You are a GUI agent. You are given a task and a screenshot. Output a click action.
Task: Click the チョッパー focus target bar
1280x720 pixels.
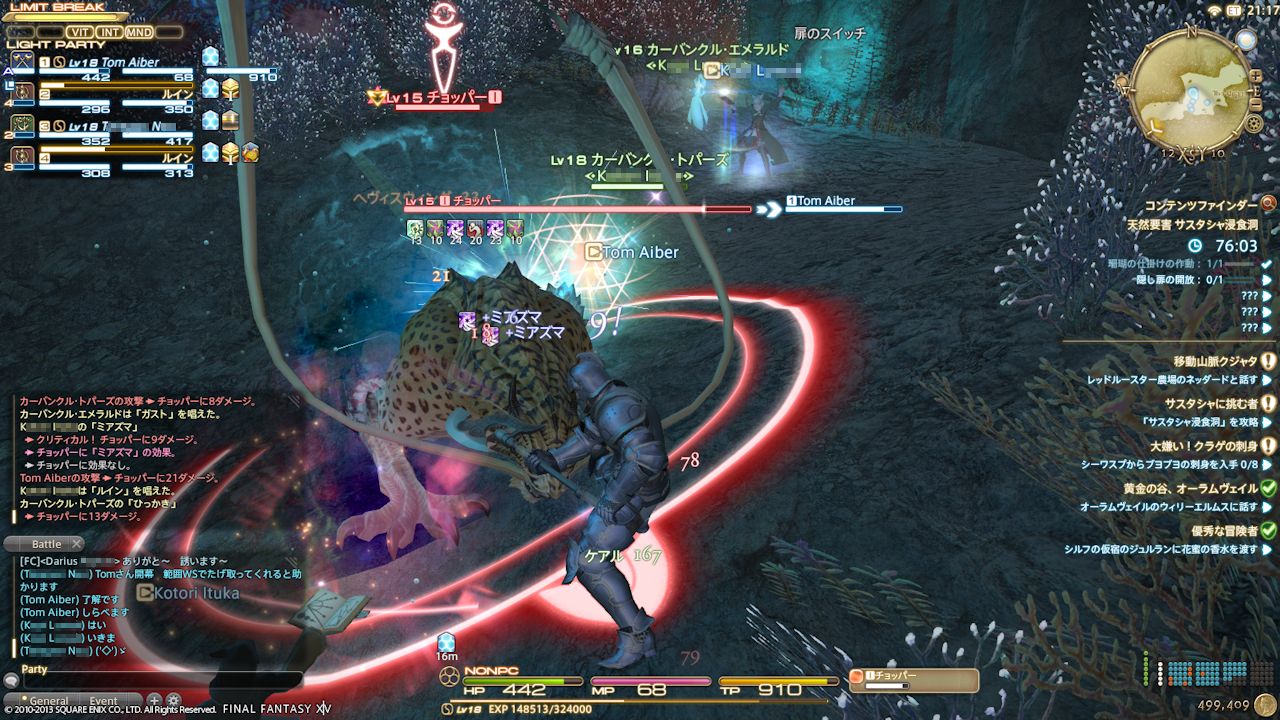(x=914, y=680)
